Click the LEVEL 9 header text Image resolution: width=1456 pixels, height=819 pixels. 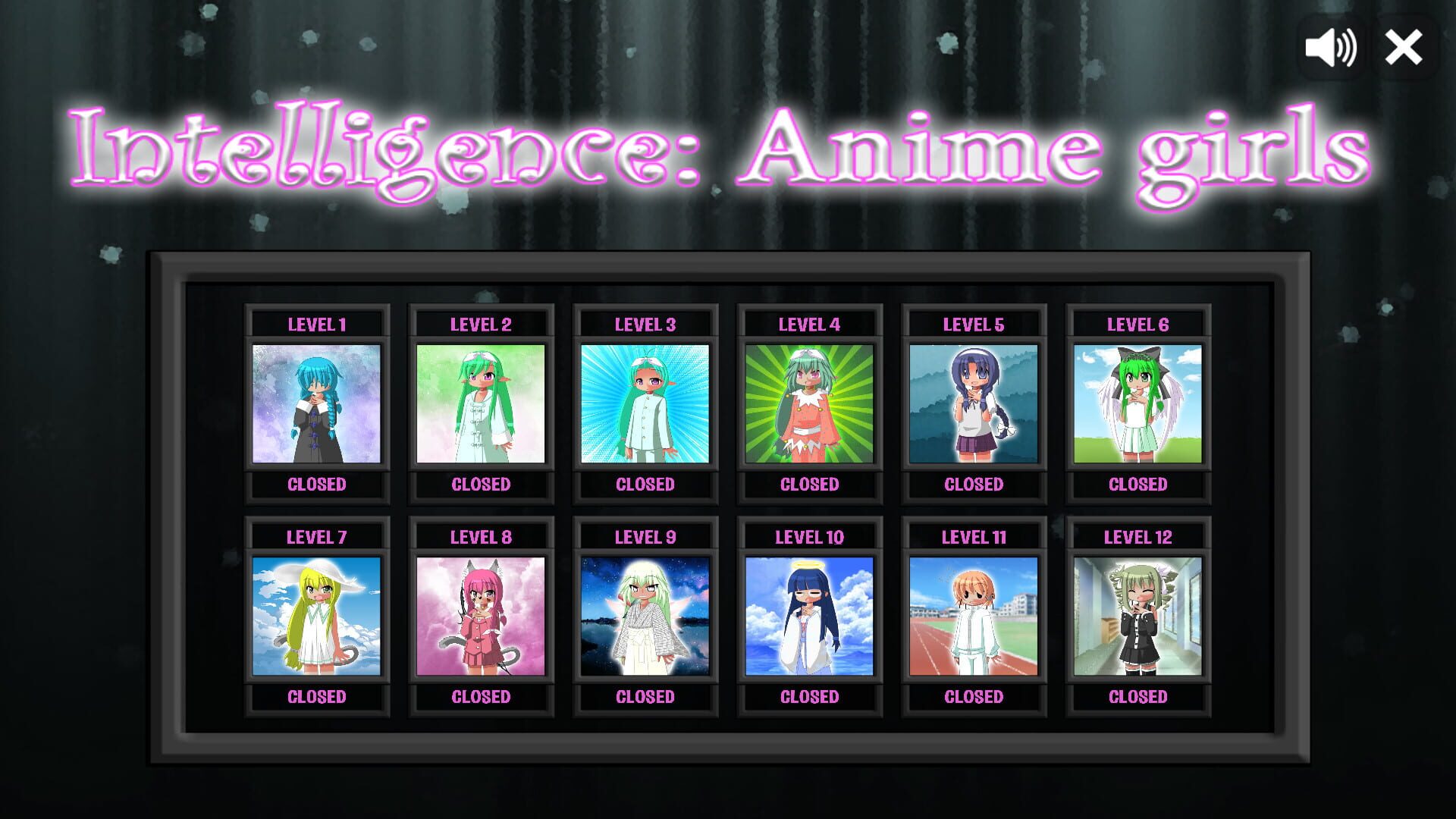point(645,536)
